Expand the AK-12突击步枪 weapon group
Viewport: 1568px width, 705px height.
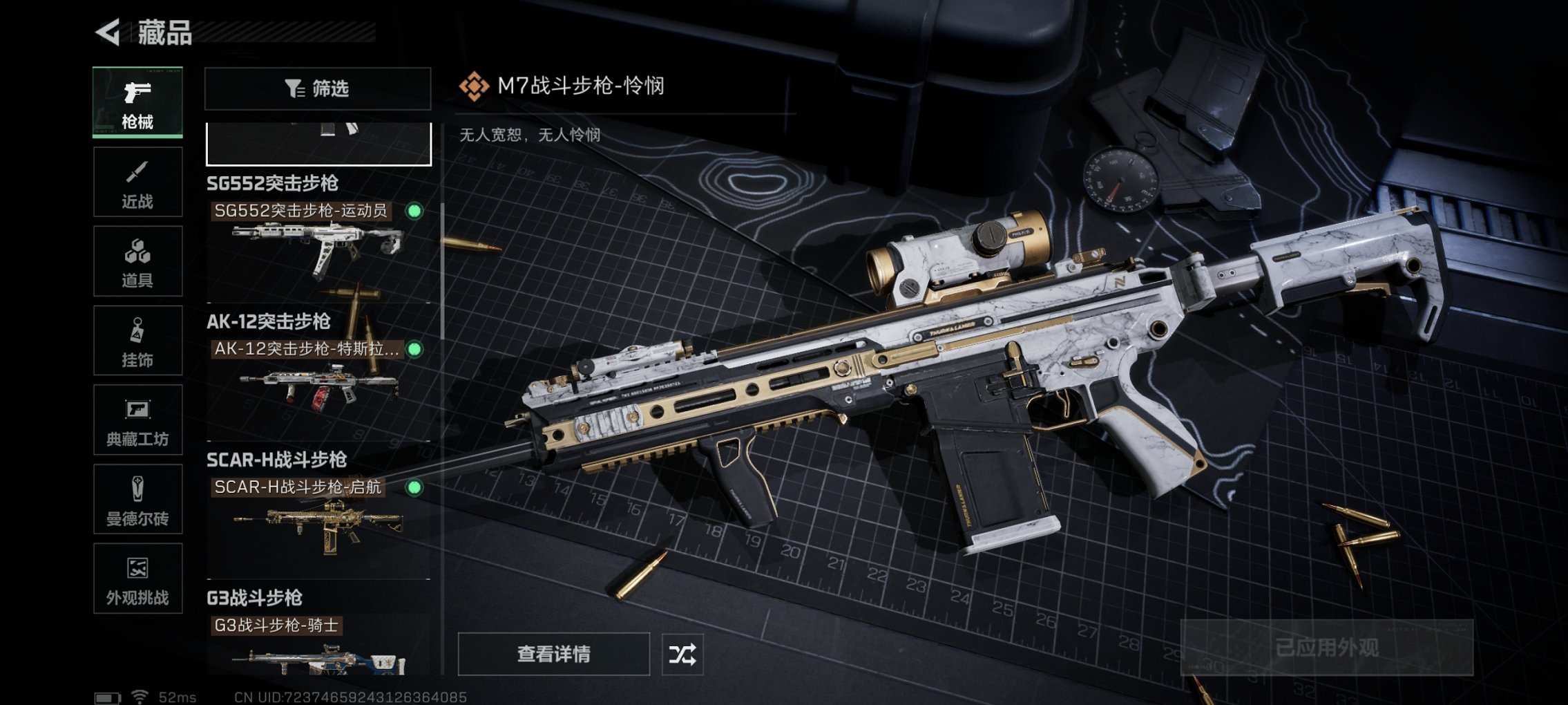pyautogui.click(x=269, y=321)
